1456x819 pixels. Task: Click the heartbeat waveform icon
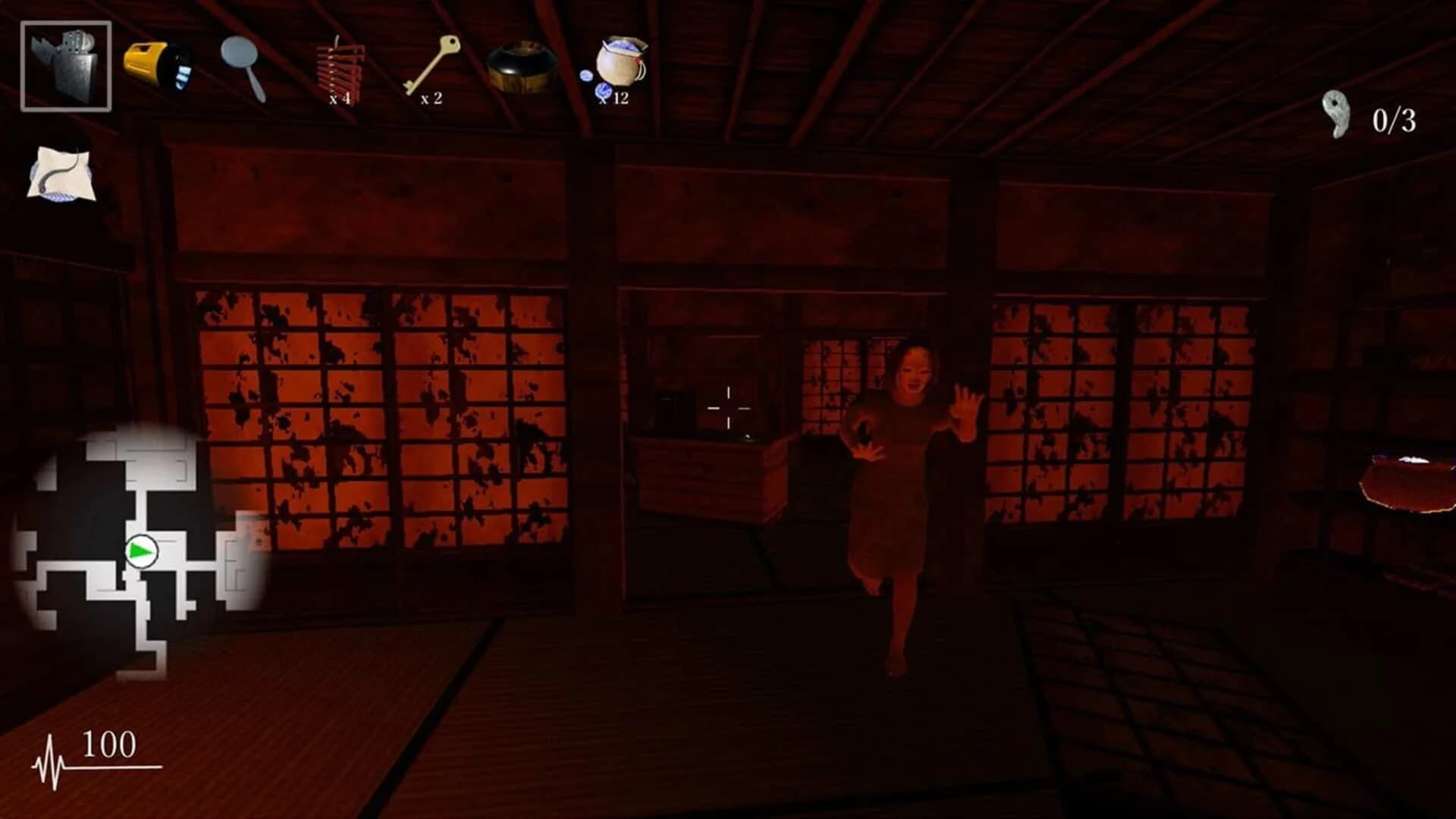pos(48,758)
